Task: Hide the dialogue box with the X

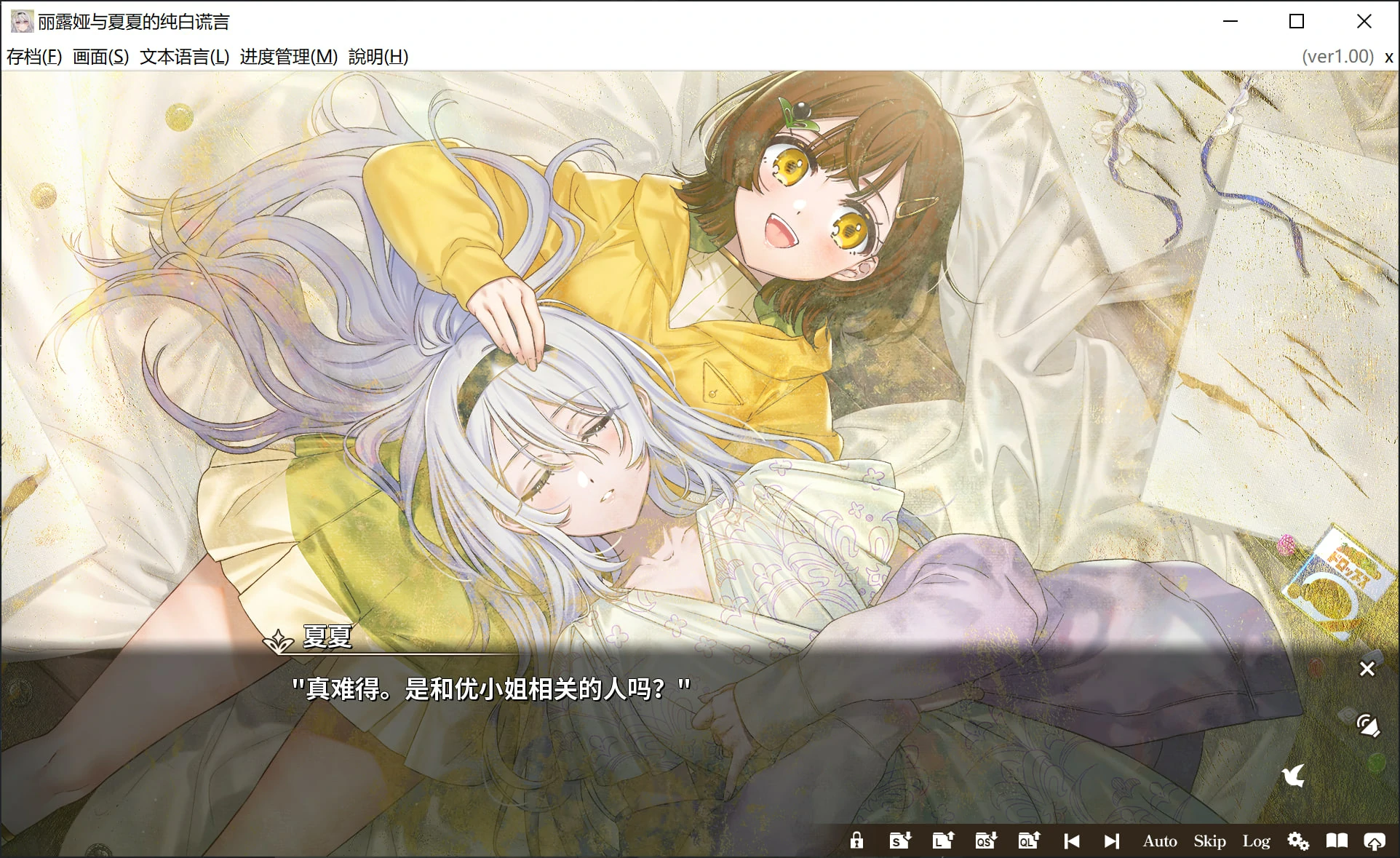Action: pos(1367,669)
